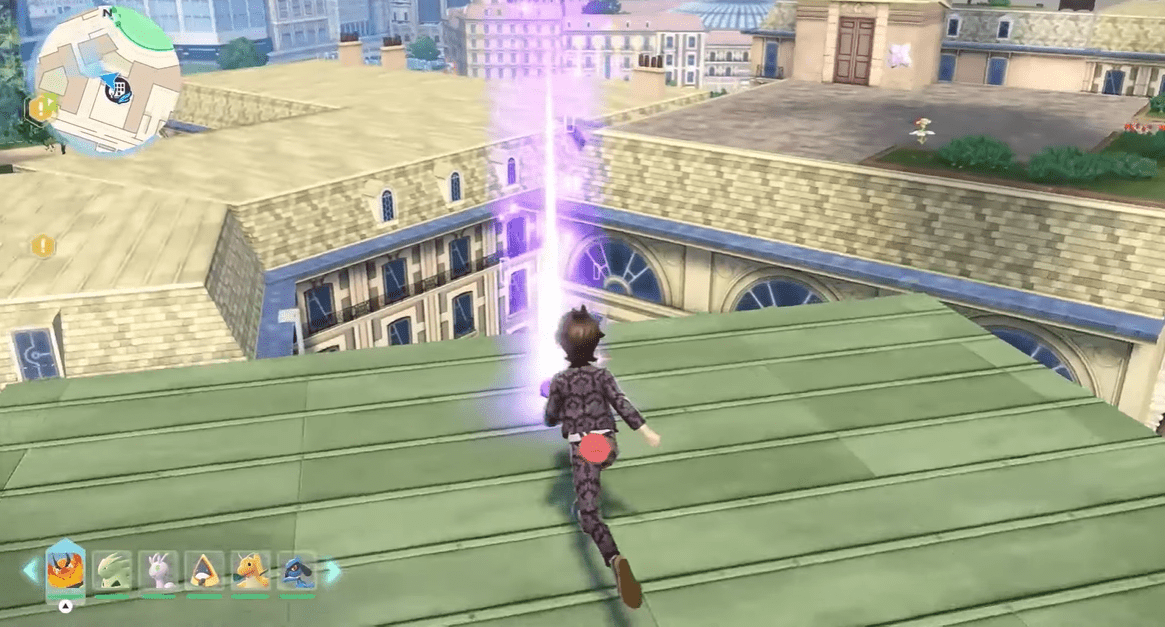Select Dragonite in the party bar
The image size is (1165, 627).
coord(251,571)
